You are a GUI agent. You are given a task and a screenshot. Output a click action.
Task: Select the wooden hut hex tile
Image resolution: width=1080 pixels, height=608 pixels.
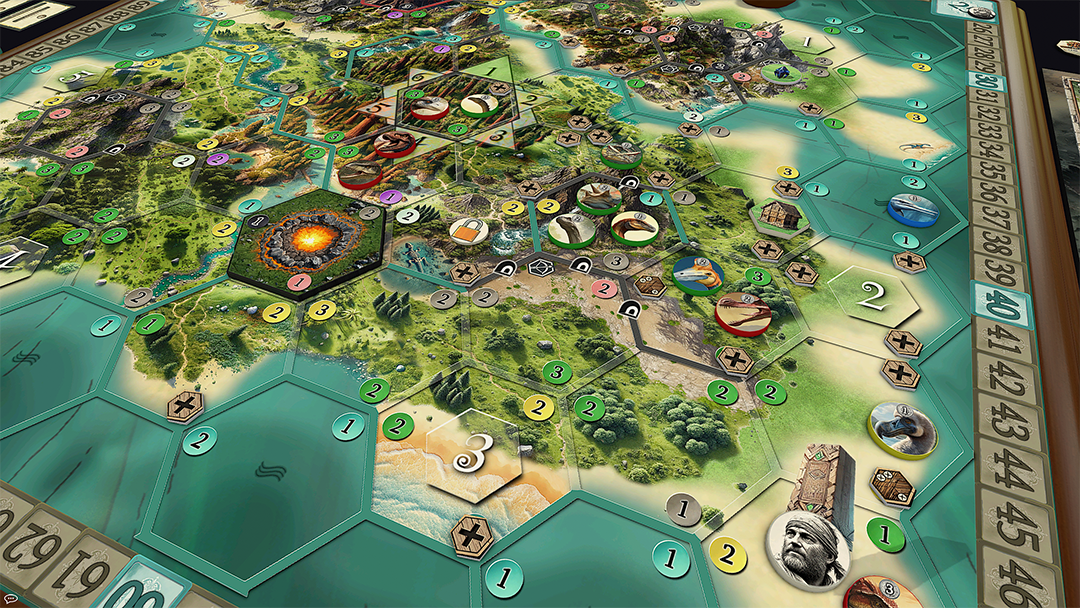(773, 212)
